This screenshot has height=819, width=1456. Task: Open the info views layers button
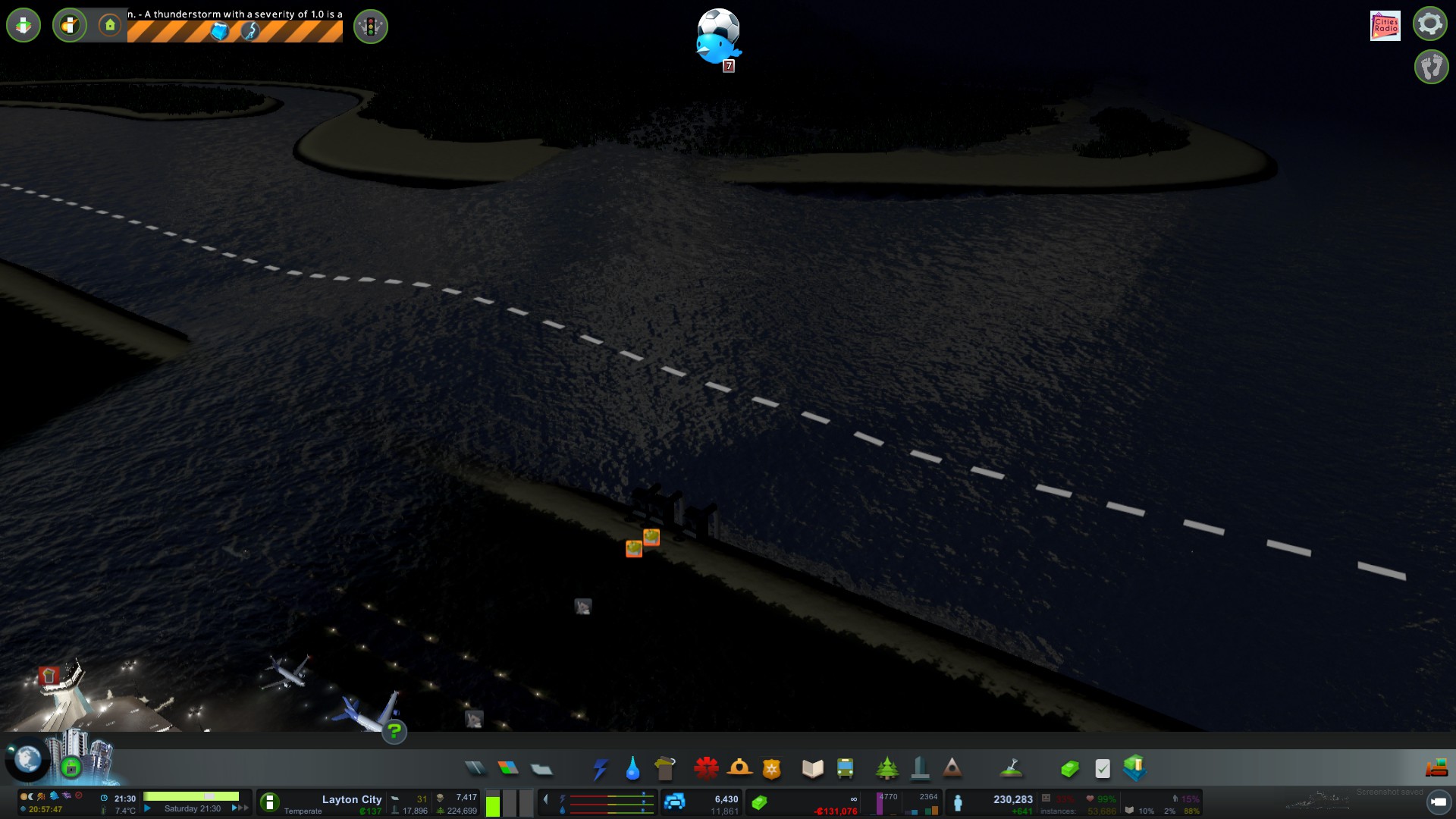coord(24,26)
